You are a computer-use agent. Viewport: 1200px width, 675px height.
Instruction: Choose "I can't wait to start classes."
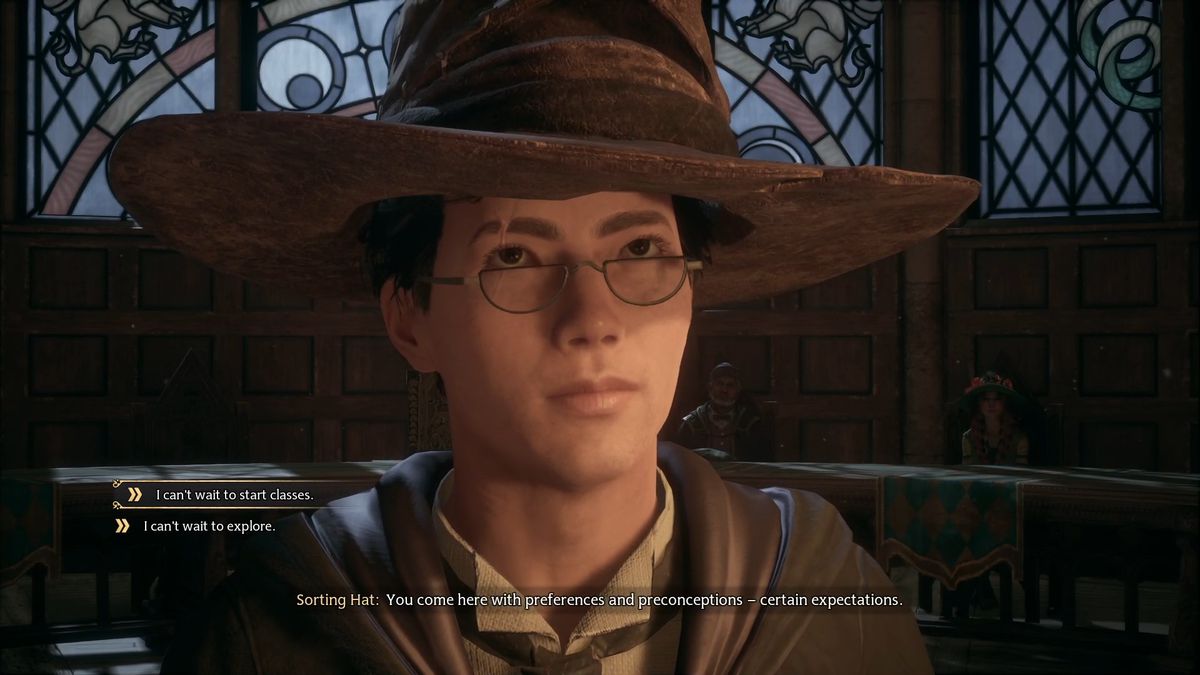click(x=234, y=494)
